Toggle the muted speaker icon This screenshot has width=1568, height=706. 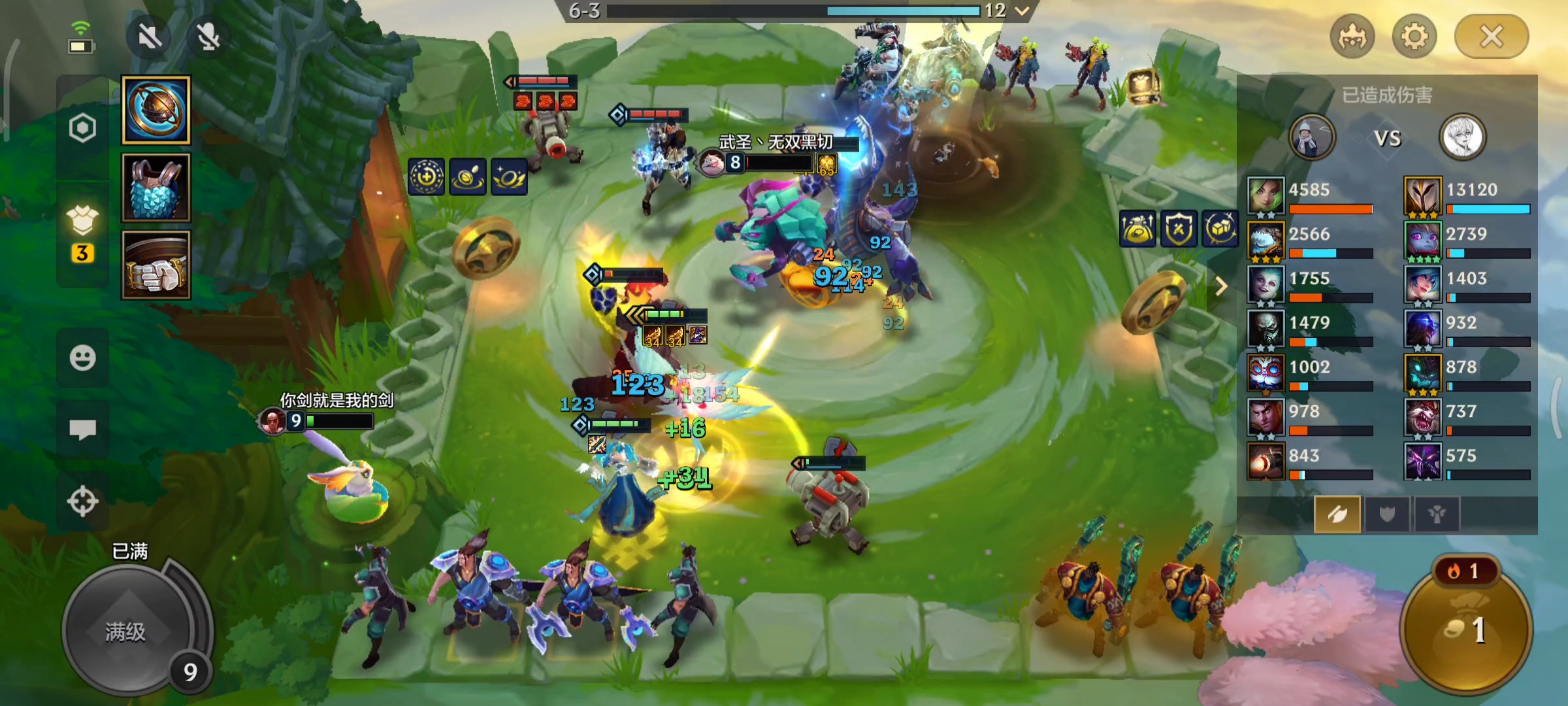coord(150,37)
